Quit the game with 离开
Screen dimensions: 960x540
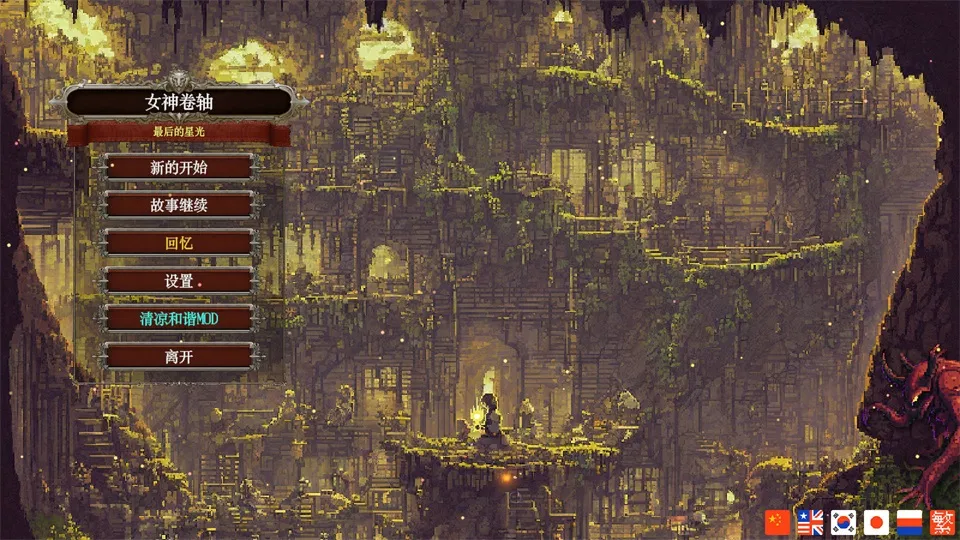[x=179, y=356]
